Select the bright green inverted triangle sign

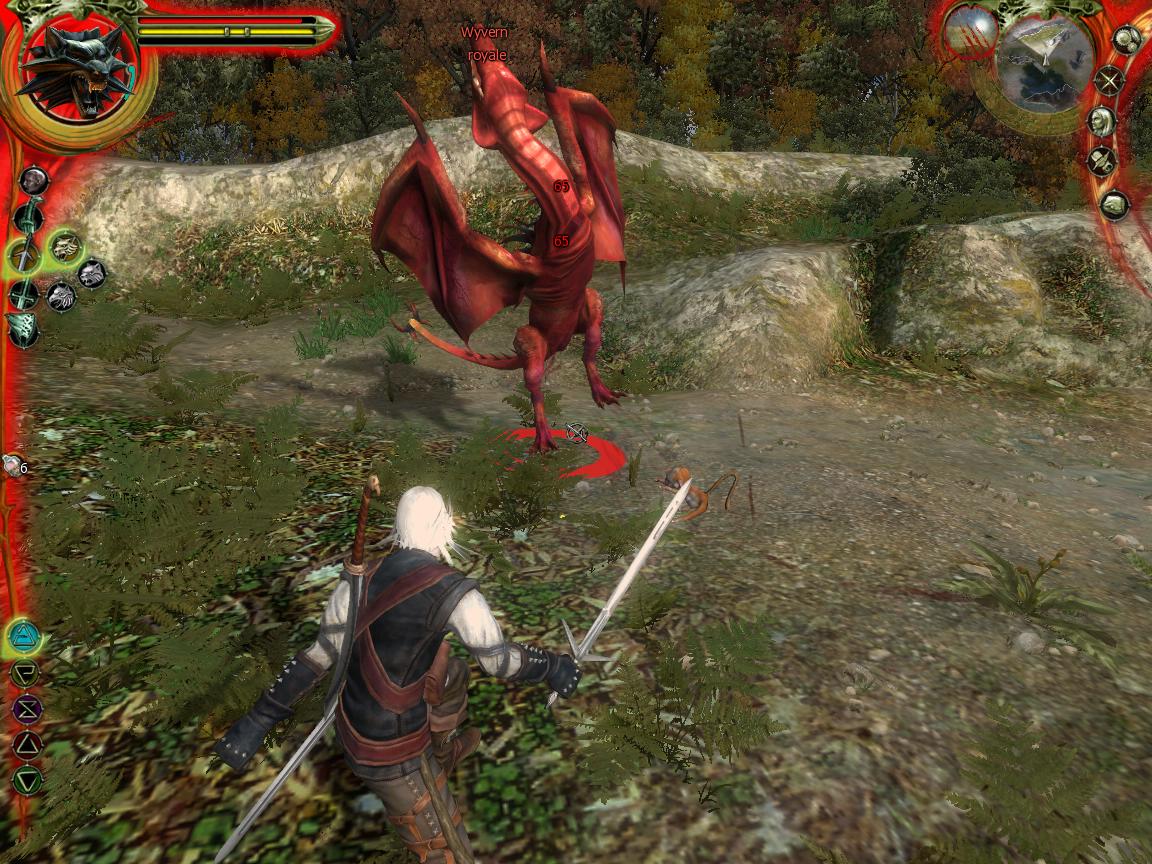(x=26, y=780)
